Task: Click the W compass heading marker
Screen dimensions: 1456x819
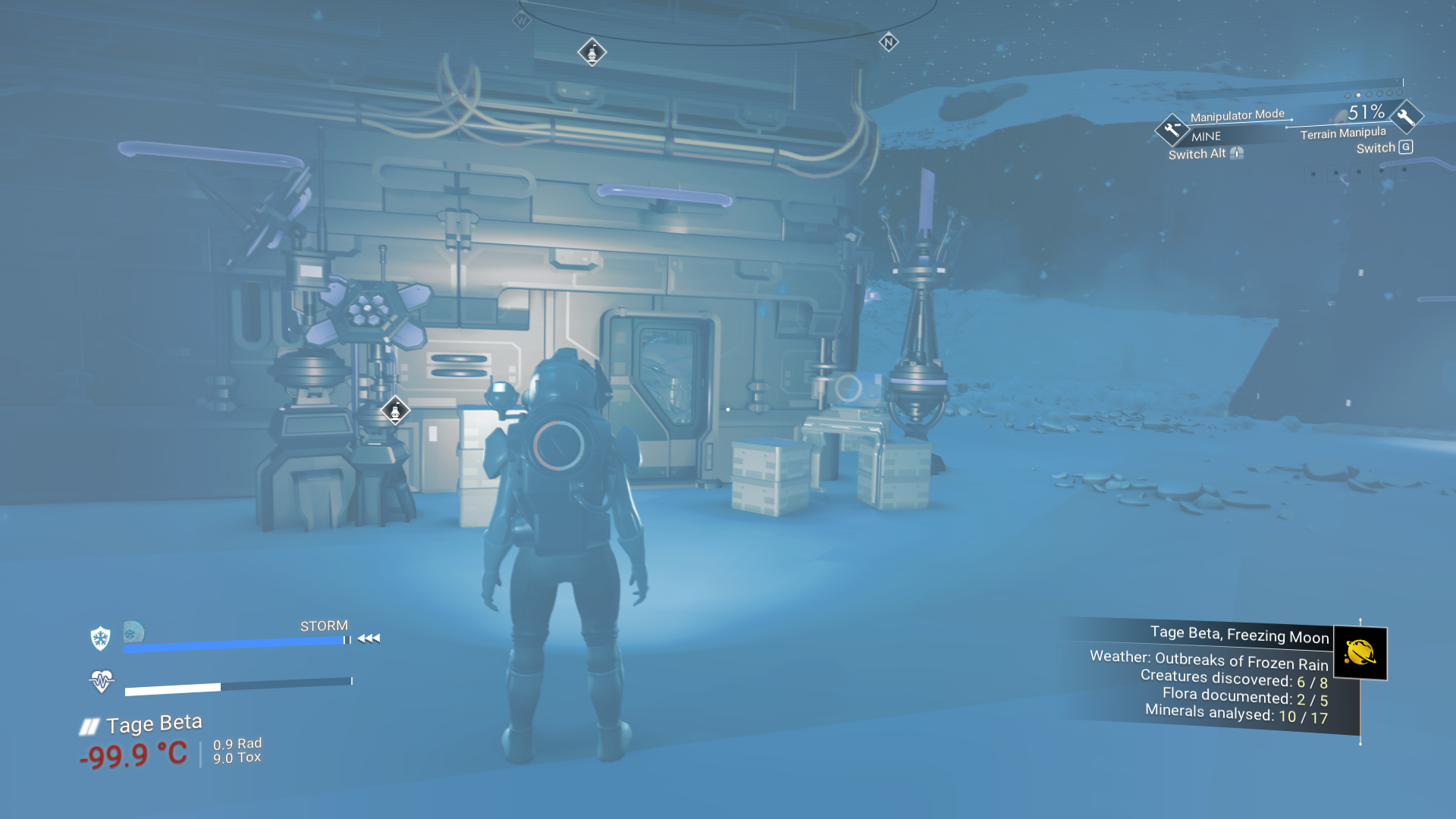Action: tap(520, 20)
